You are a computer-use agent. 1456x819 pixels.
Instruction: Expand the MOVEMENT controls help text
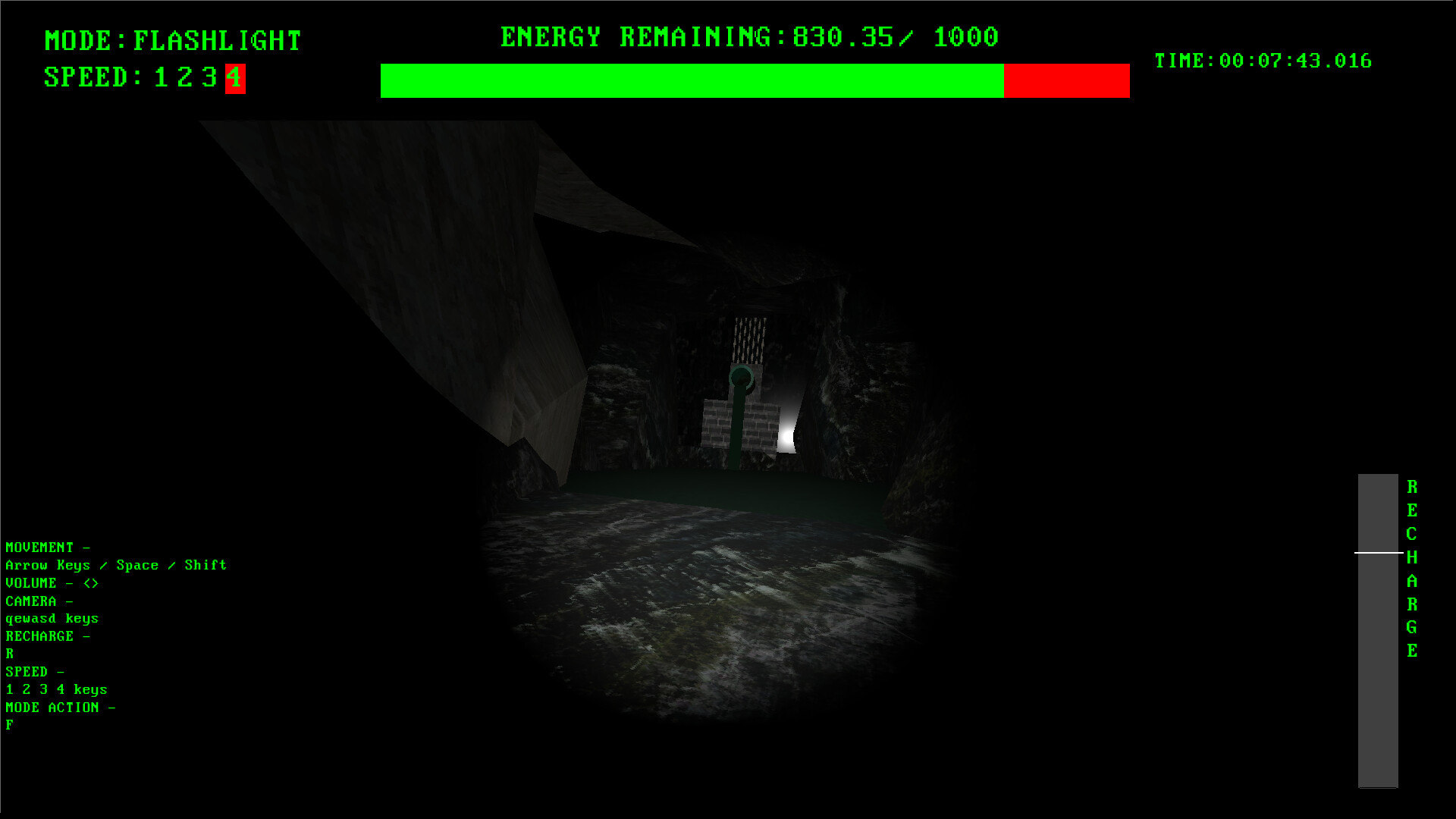click(48, 547)
